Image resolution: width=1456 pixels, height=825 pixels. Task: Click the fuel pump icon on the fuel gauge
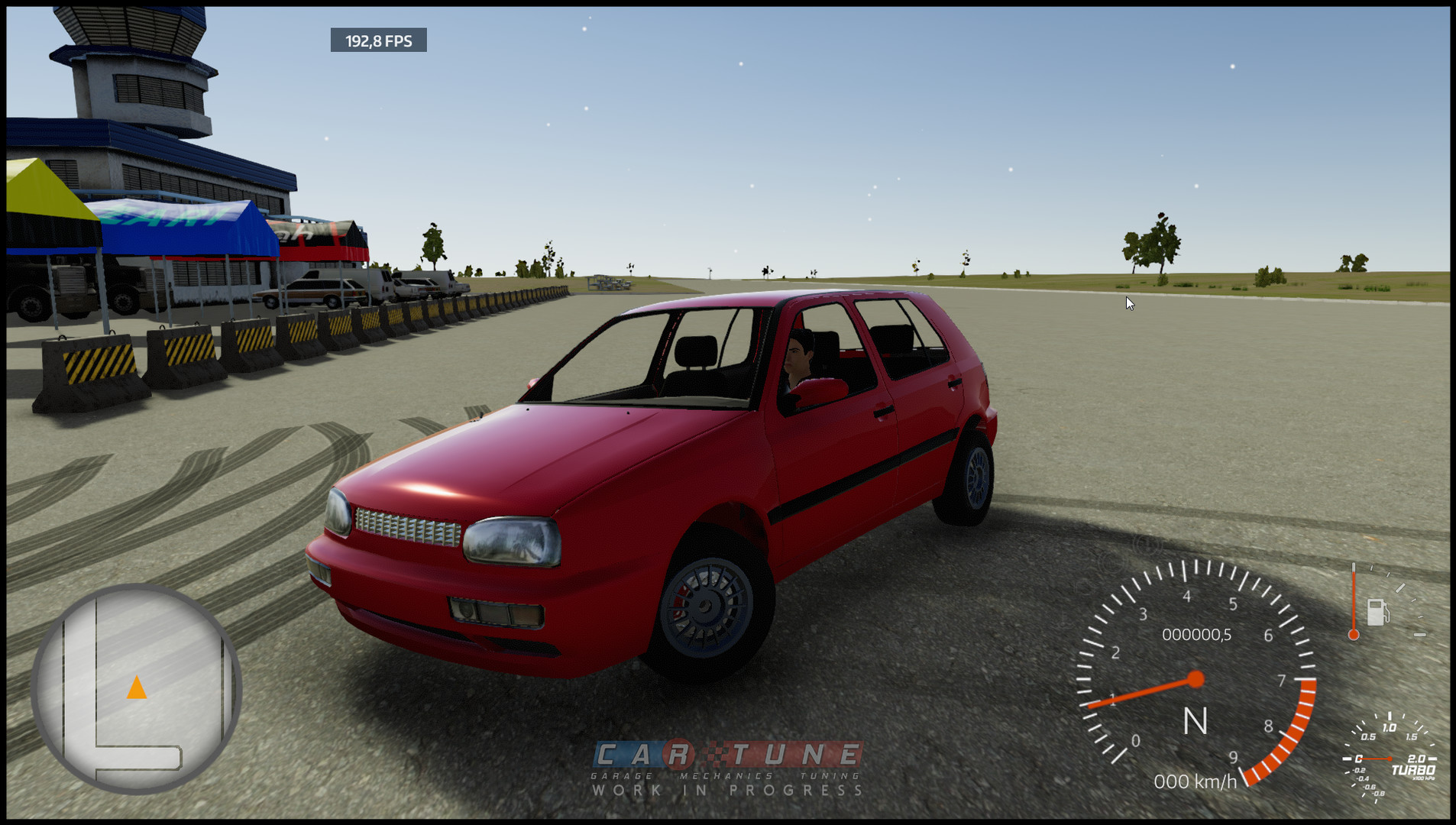pyautogui.click(x=1377, y=613)
